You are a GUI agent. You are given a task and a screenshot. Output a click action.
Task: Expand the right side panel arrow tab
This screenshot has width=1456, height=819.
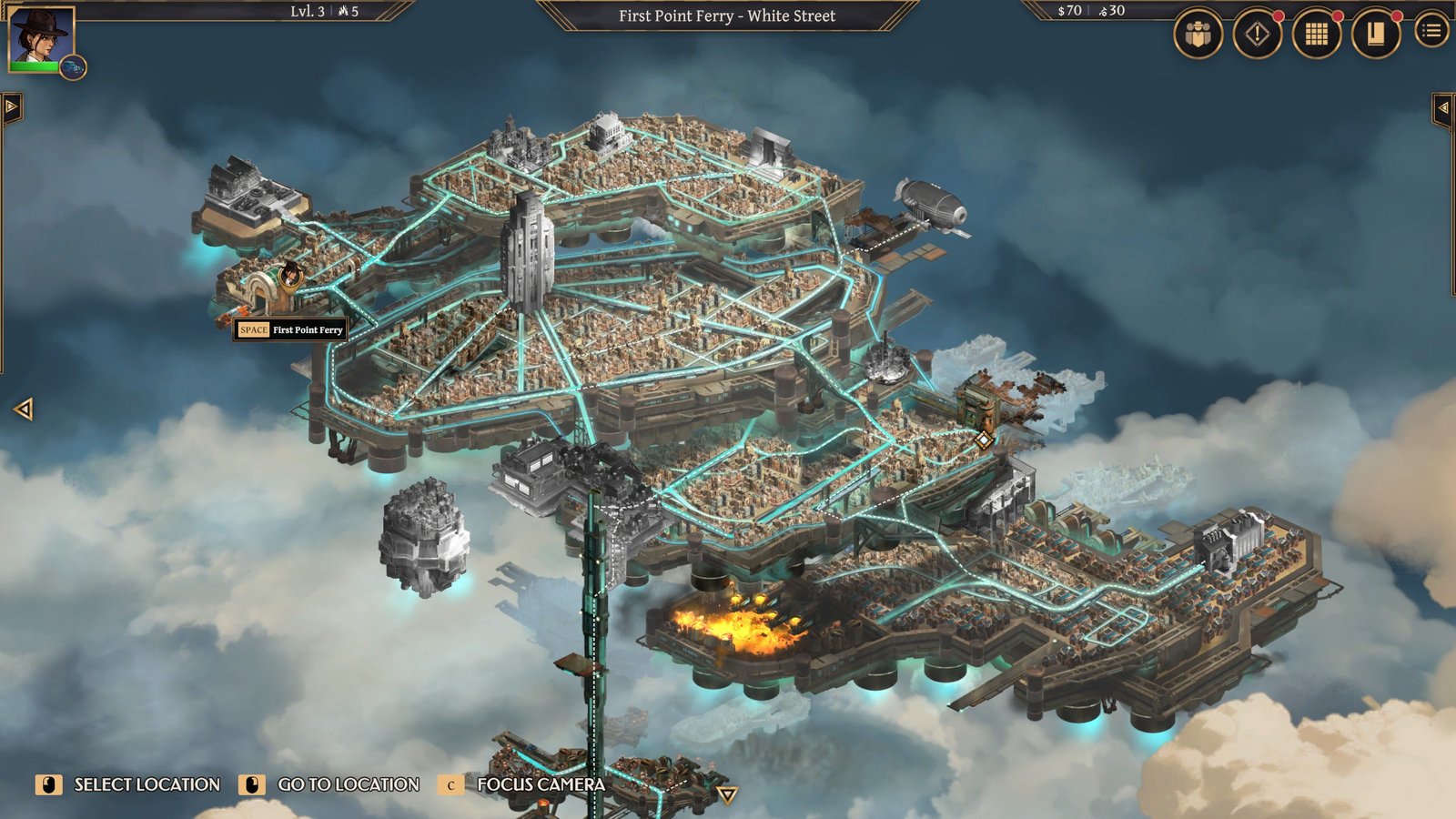click(1443, 108)
